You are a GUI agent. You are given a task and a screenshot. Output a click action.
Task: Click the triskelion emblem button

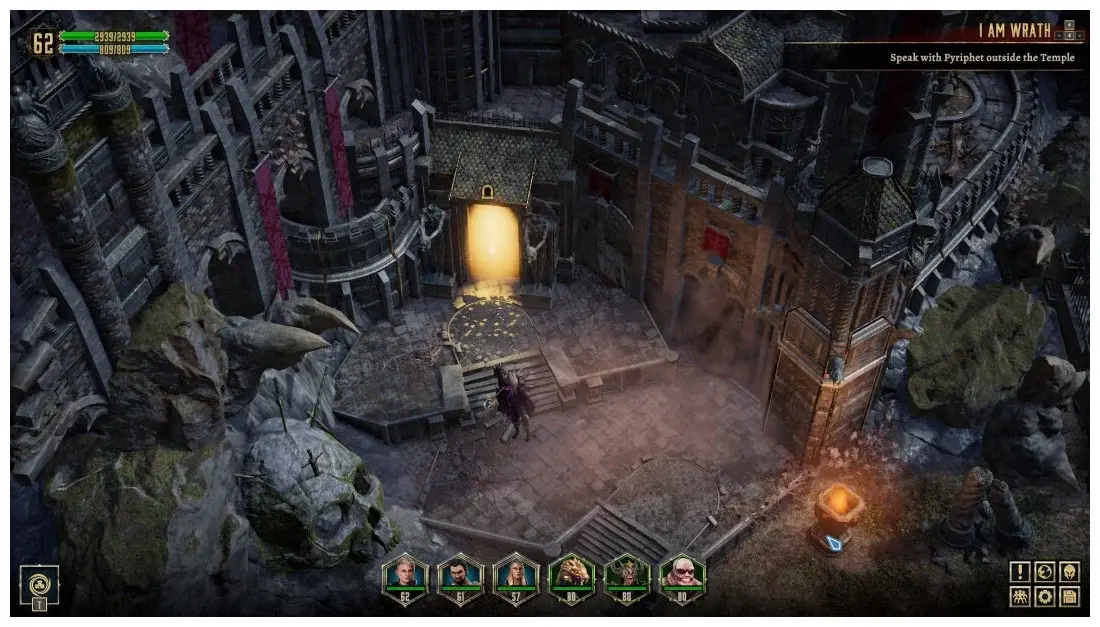[39, 583]
